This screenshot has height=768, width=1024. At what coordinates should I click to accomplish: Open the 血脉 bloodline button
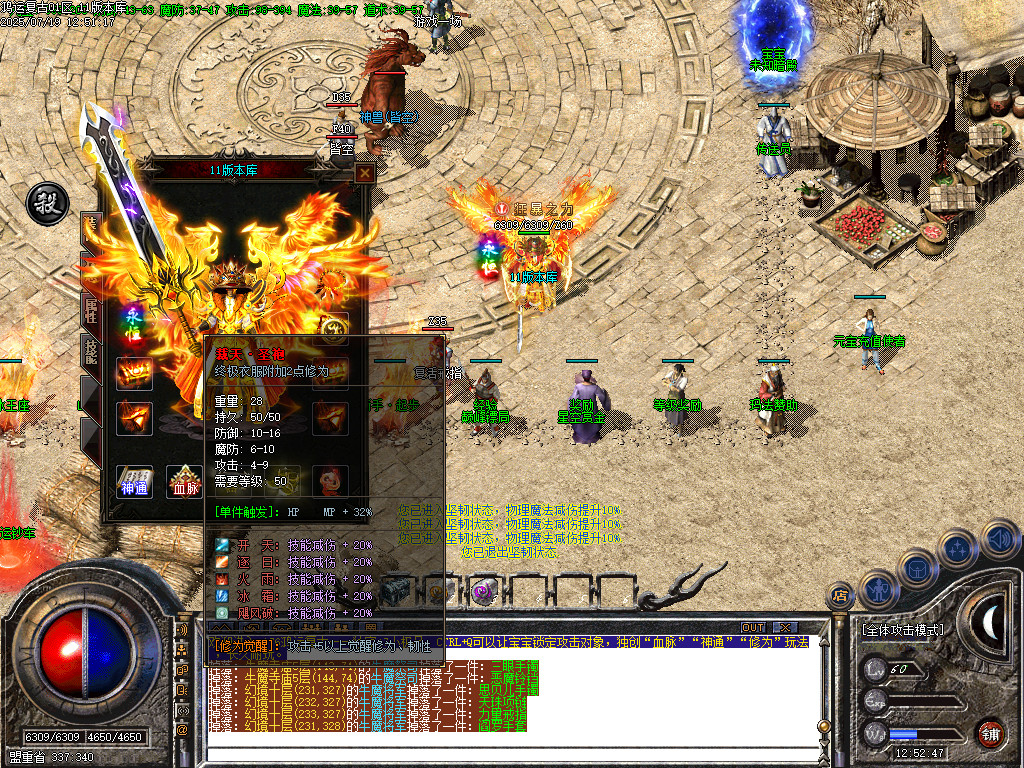[184, 481]
